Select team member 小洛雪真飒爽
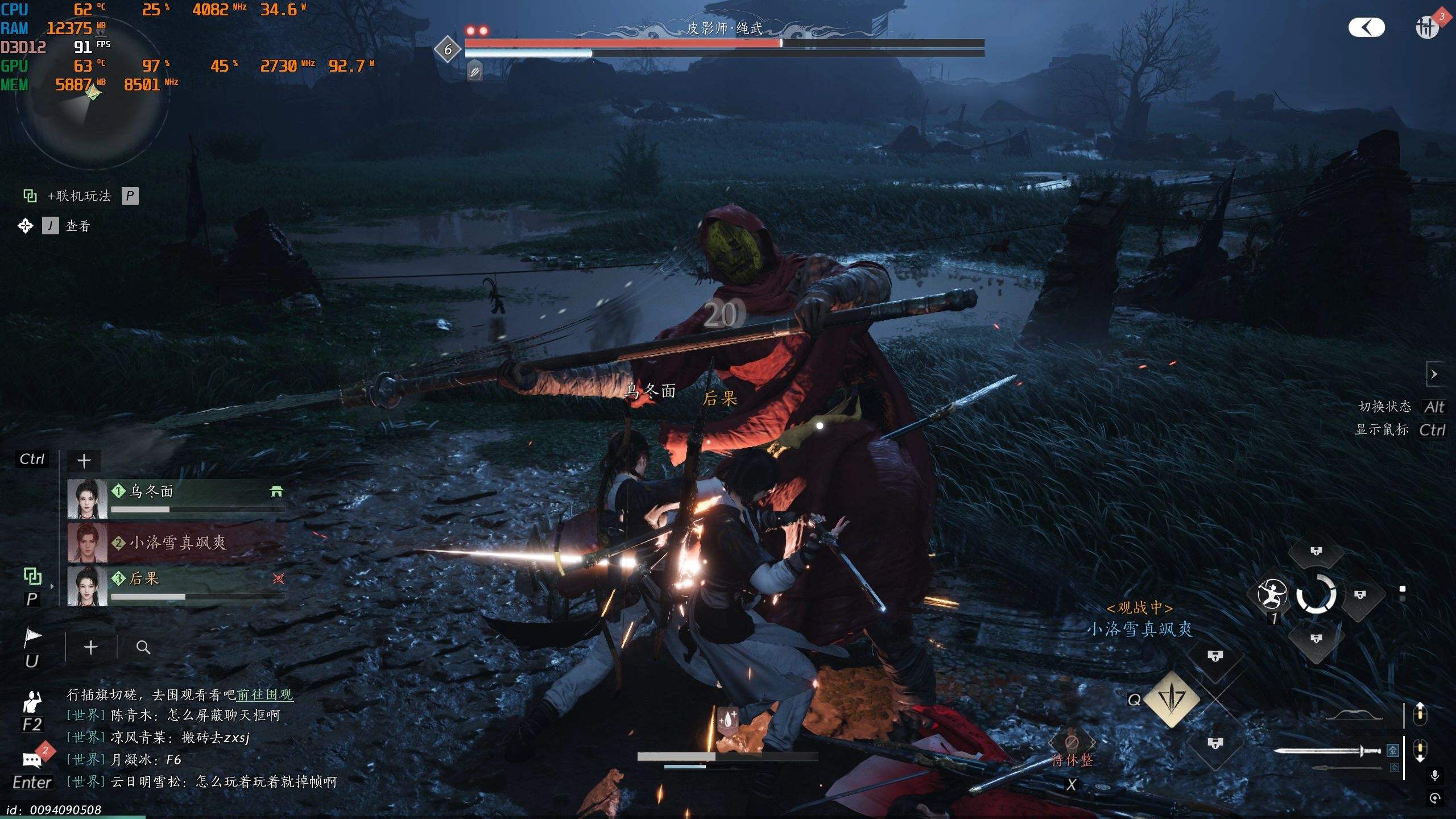The height and width of the screenshot is (819, 1456). [x=176, y=543]
